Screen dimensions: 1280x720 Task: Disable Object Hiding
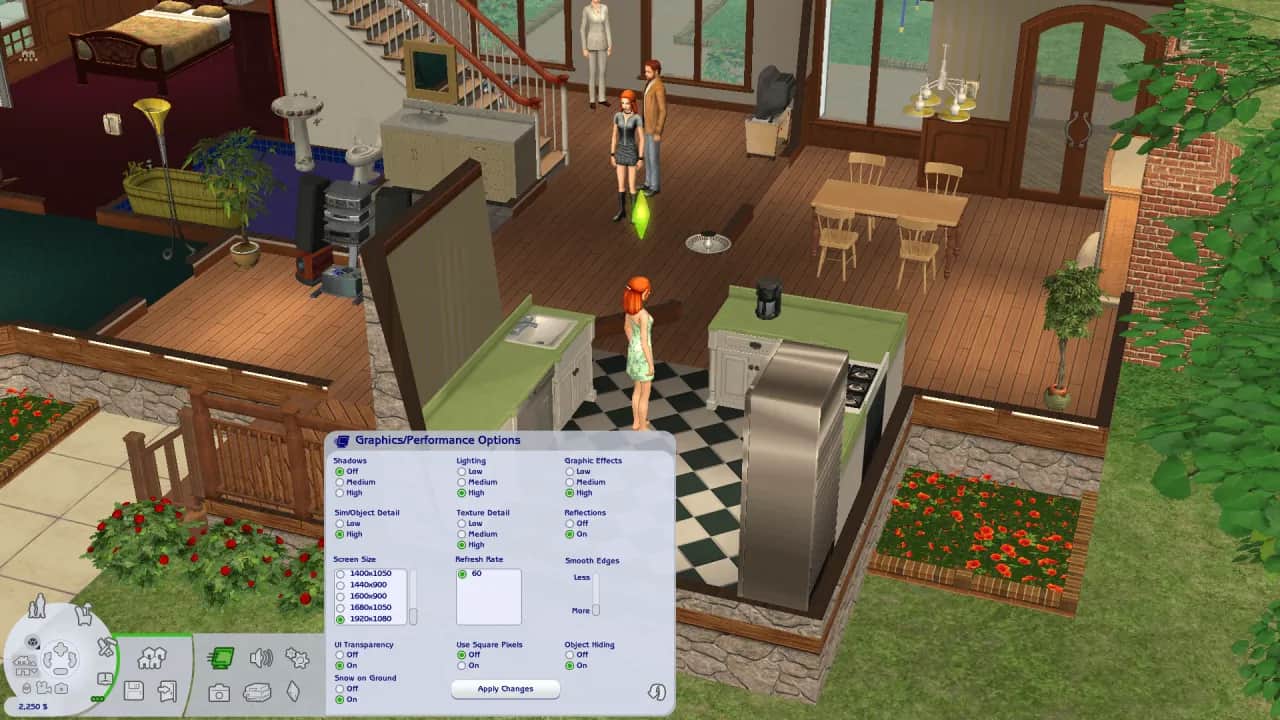[x=570, y=655]
